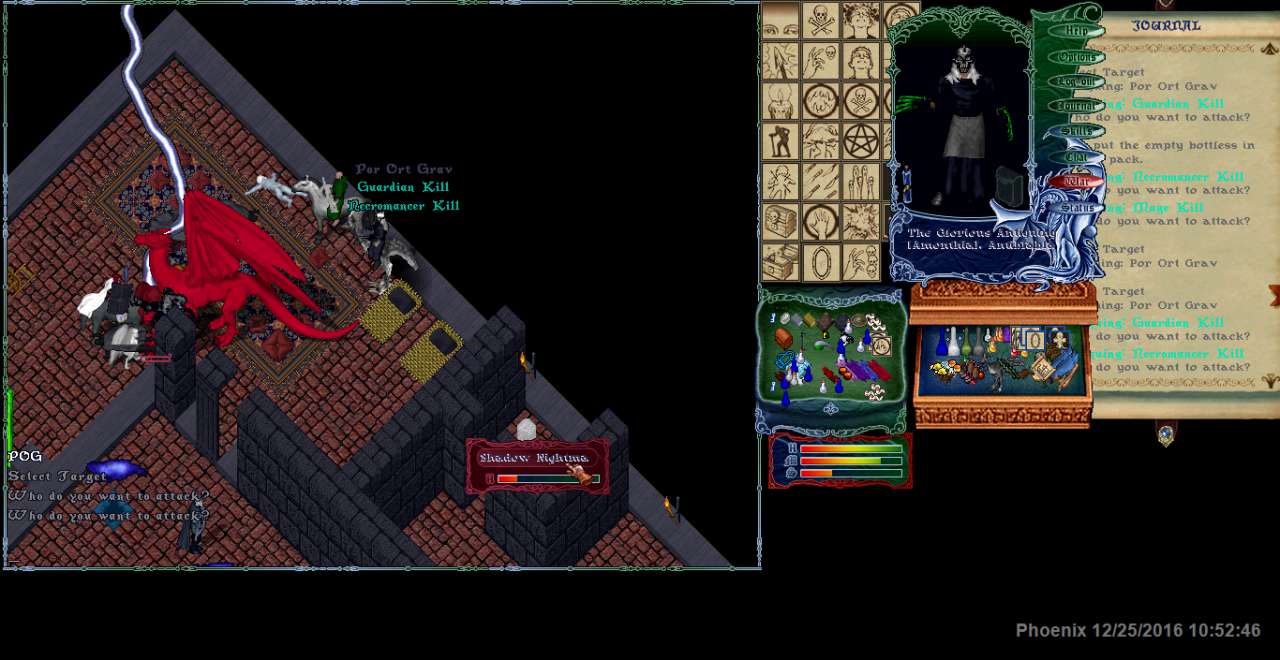Use the treasure chest skill icon
1280x660 pixels.
pyautogui.click(x=781, y=222)
